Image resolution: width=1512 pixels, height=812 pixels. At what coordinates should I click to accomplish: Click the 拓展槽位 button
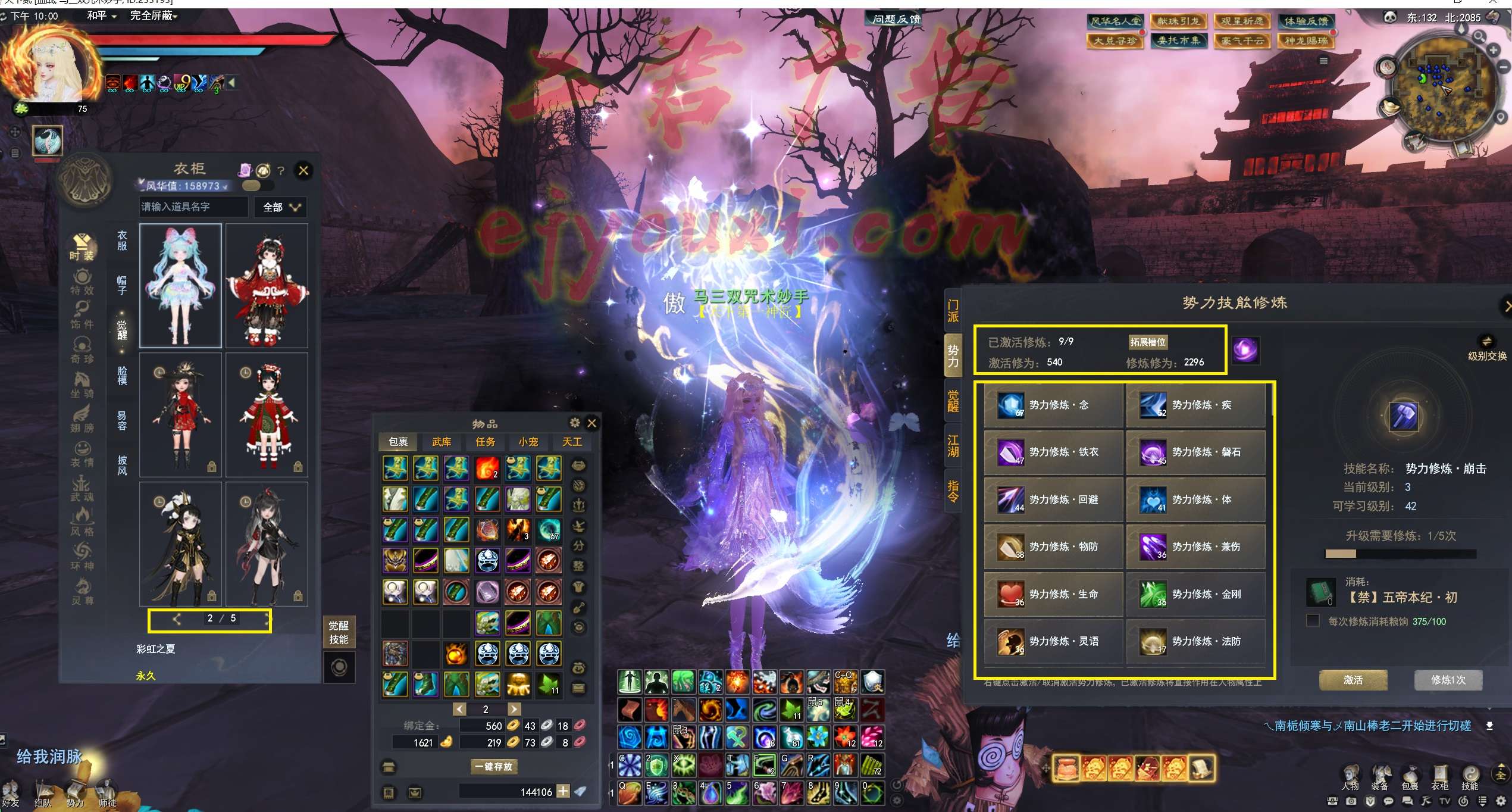[1148, 342]
